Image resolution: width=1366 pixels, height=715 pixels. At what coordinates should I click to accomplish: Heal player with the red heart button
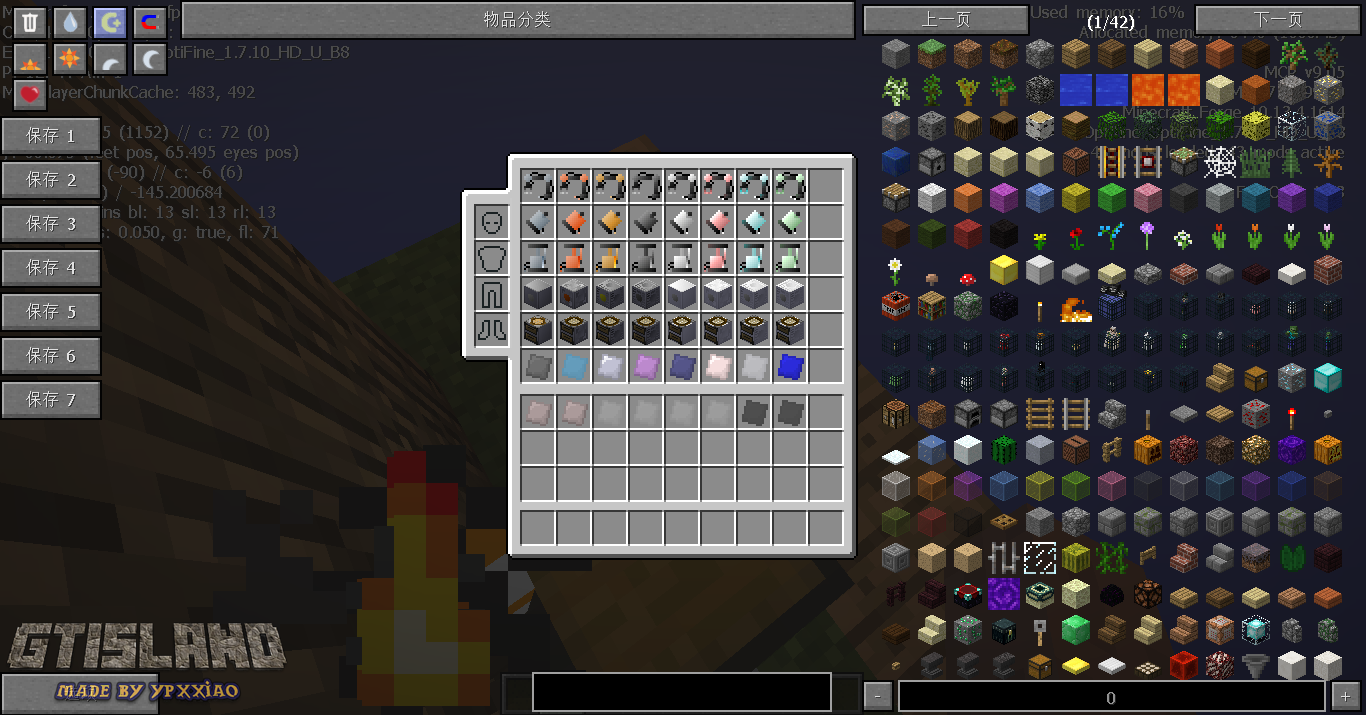pos(31,95)
